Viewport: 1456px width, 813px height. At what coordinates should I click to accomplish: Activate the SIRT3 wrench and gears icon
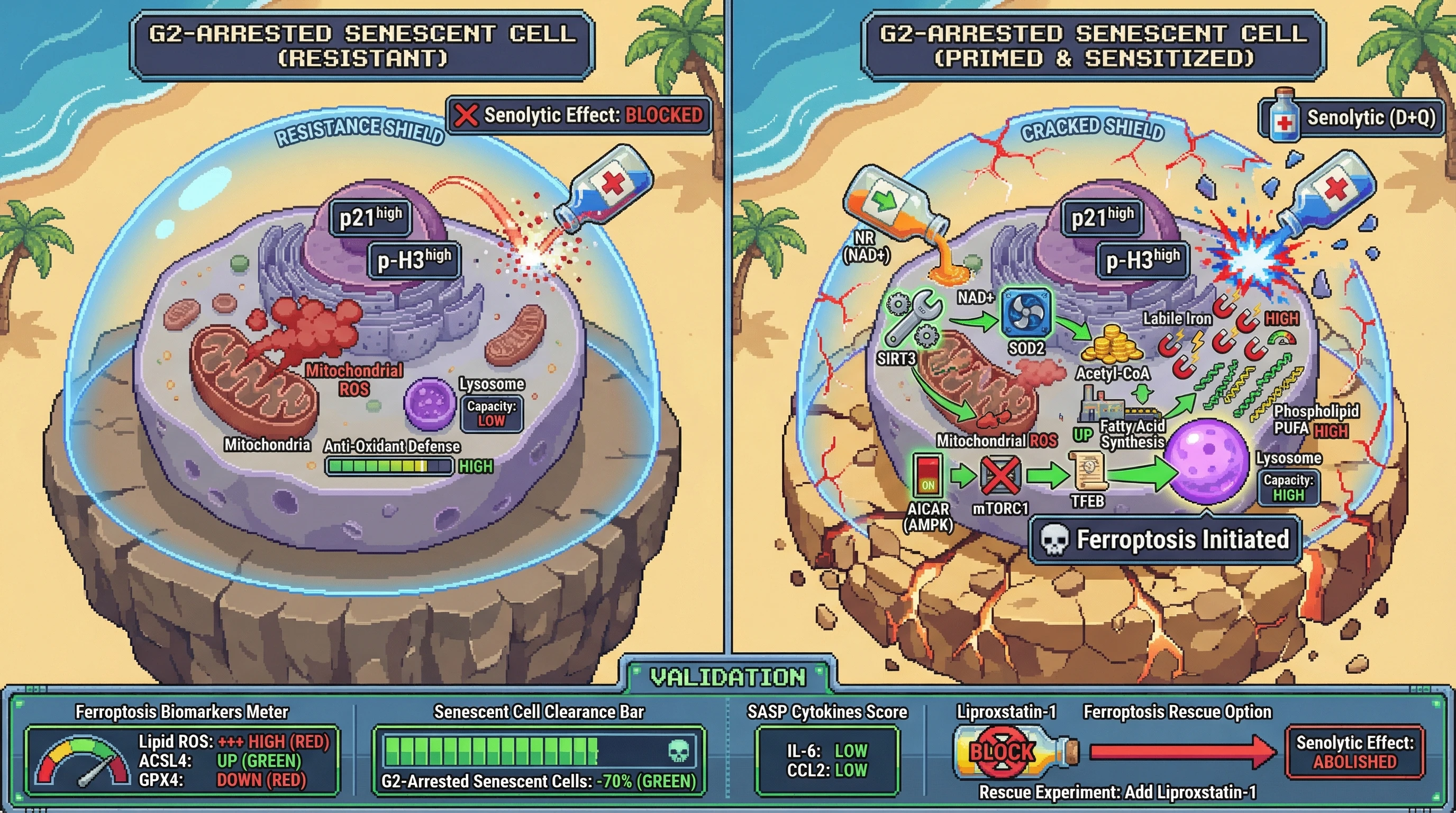point(912,319)
